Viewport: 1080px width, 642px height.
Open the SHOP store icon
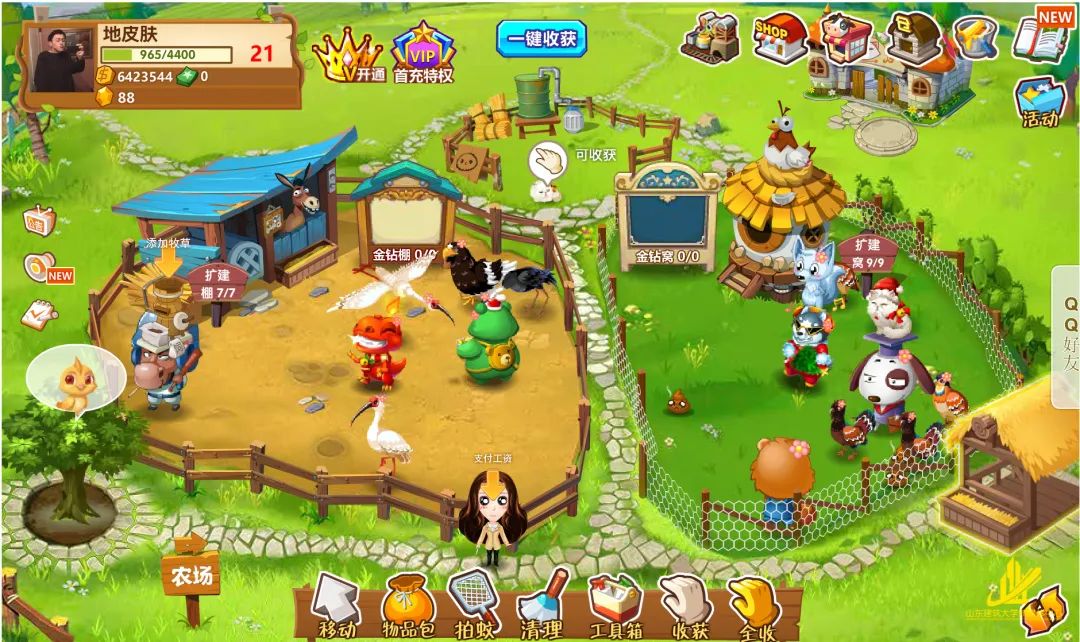pos(780,38)
